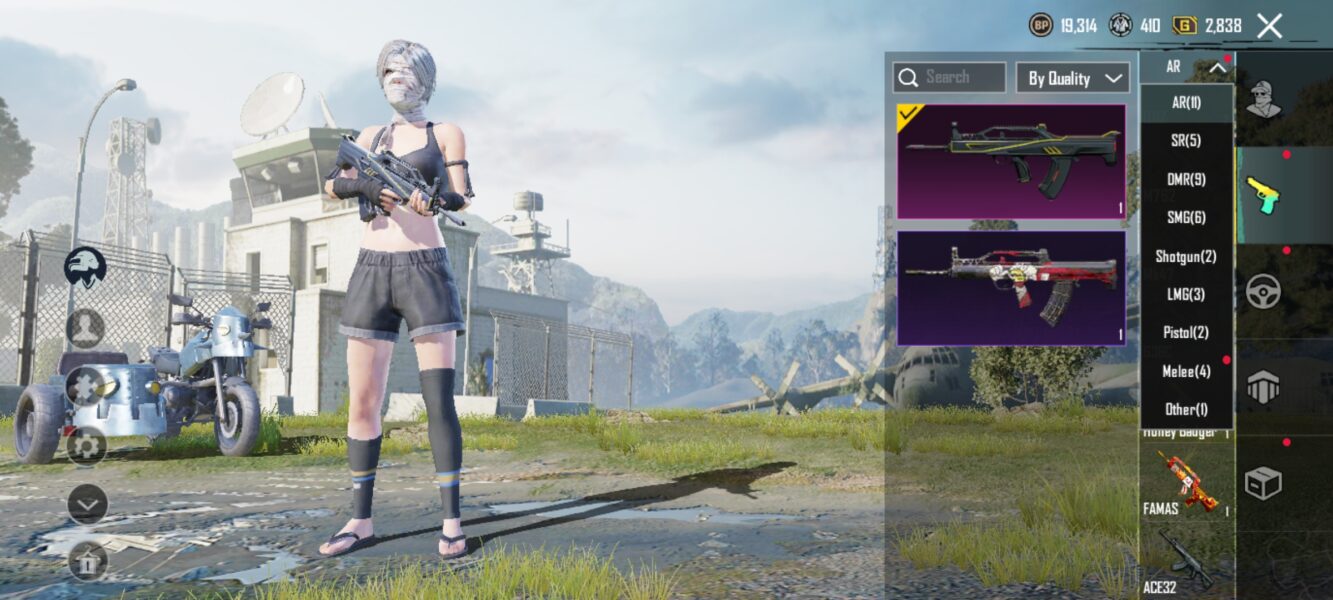Switch to the vehicle steering wheel tab
Viewport: 1333px width, 600px height.
1264,291
